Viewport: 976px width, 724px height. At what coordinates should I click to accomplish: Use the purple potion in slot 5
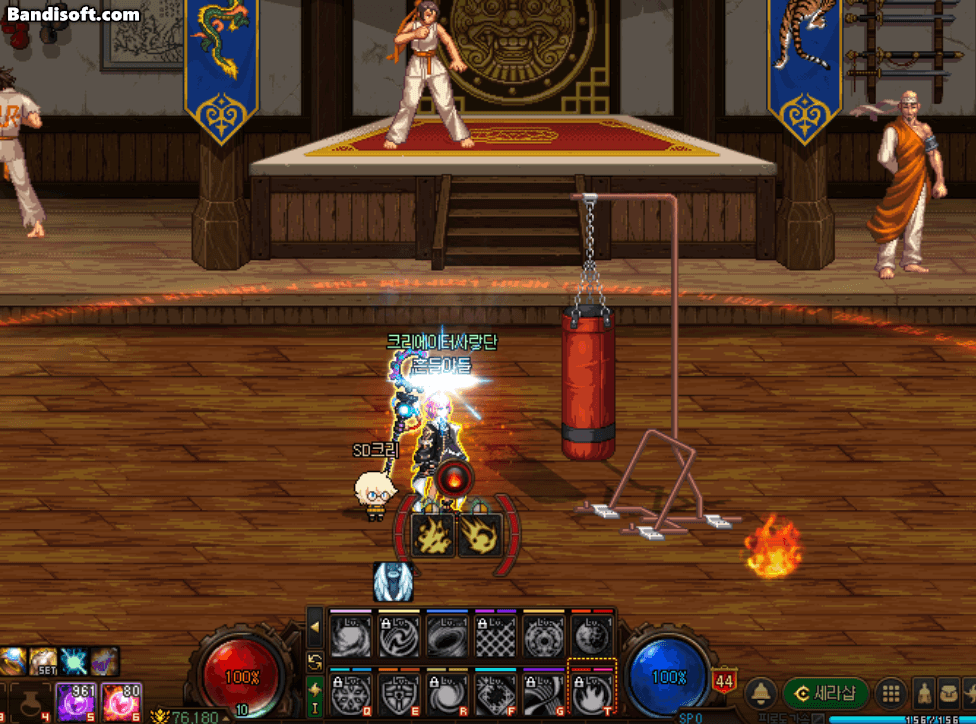coord(73,702)
